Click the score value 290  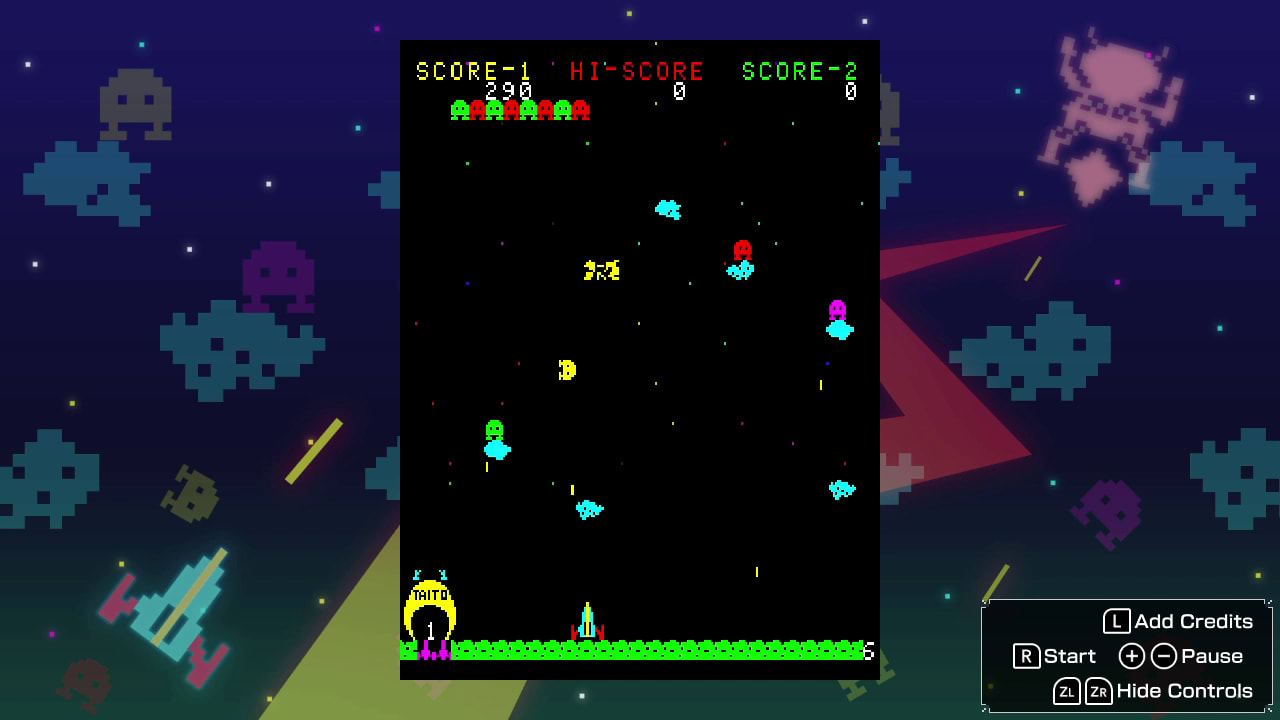[508, 89]
